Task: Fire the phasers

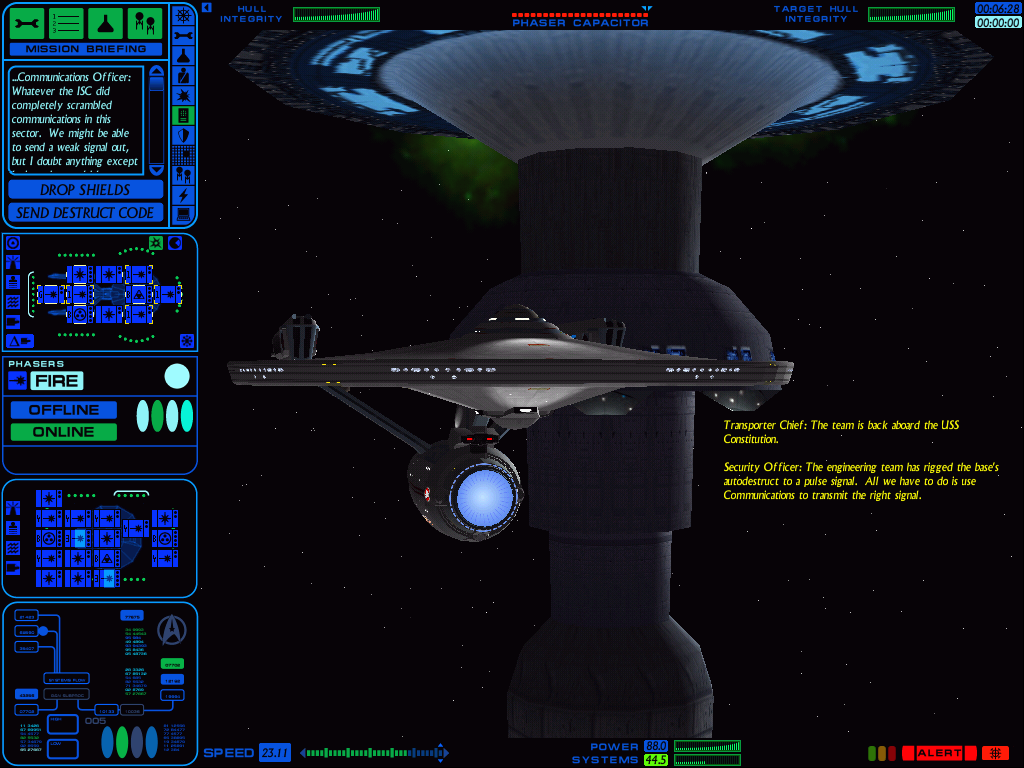Action: pyautogui.click(x=57, y=380)
